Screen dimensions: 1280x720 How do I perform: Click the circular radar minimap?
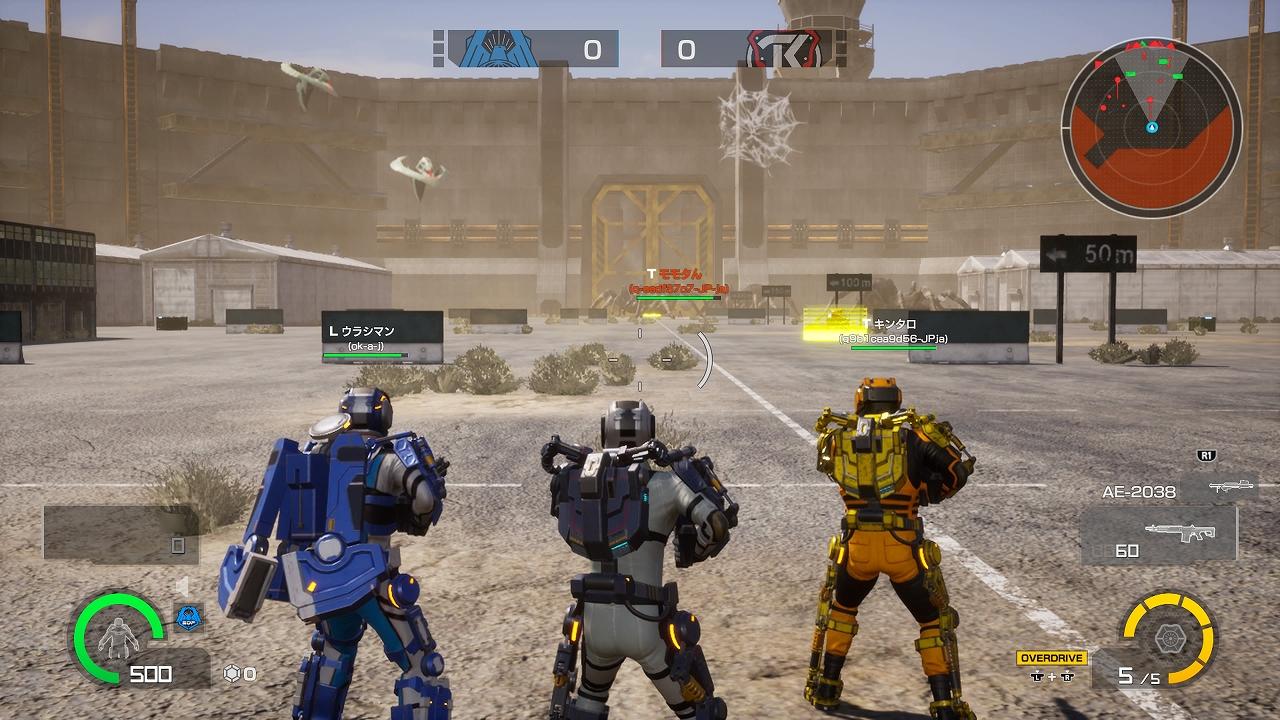[1151, 127]
